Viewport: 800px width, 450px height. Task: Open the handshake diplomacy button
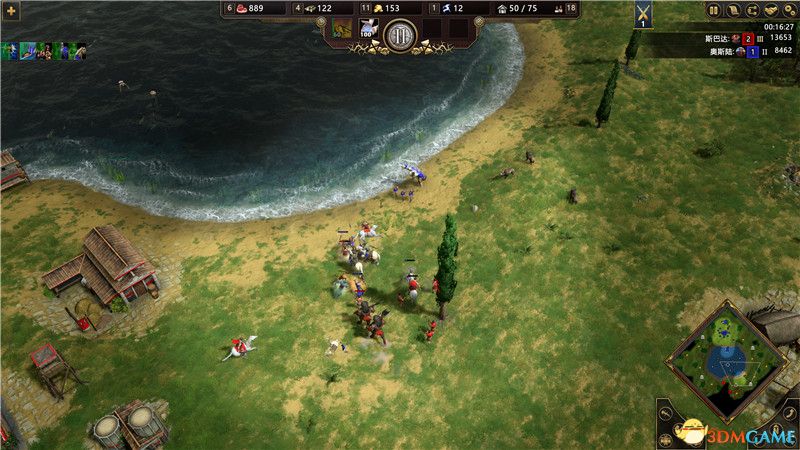pos(771,10)
